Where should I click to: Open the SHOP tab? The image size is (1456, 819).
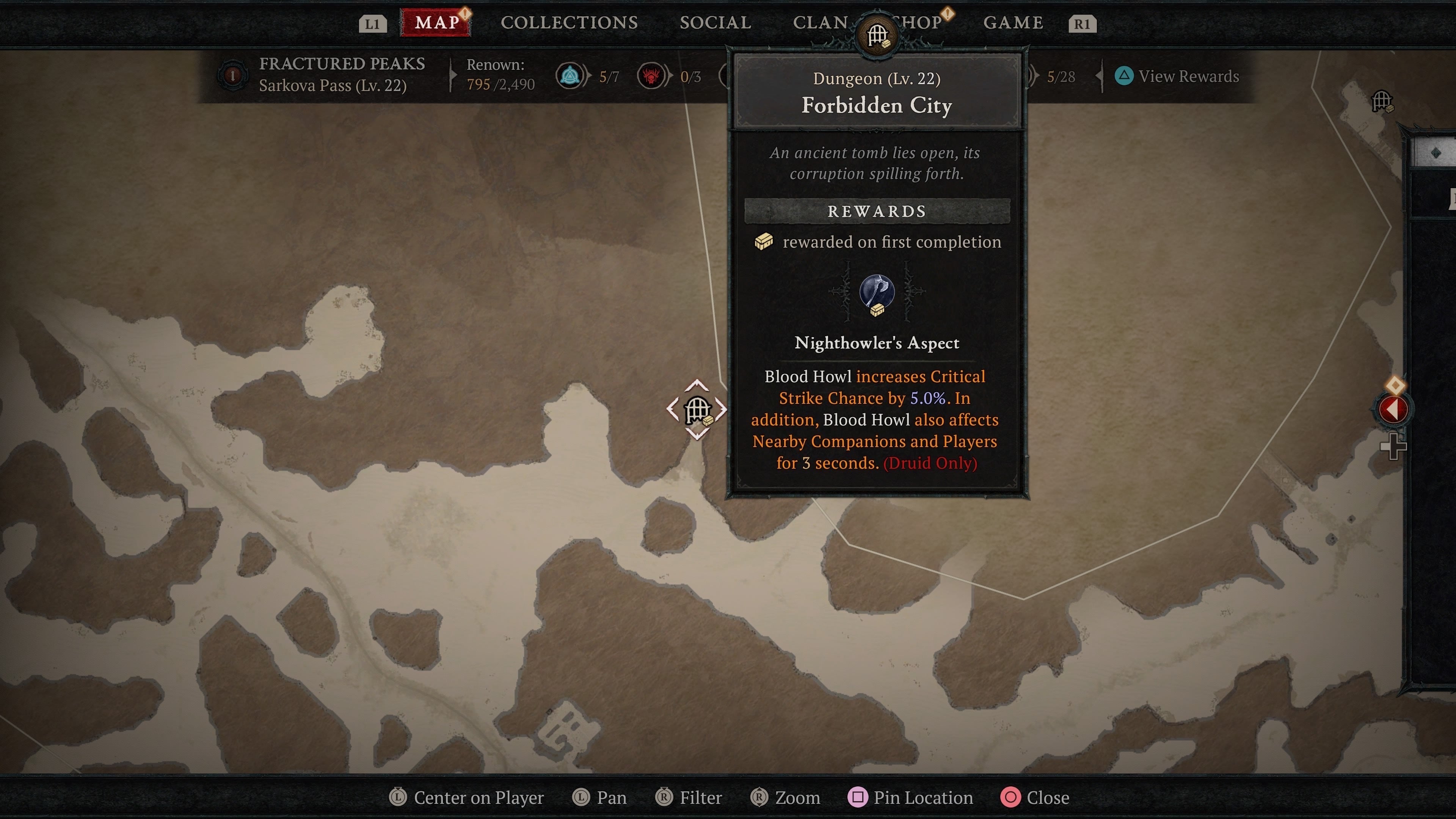[920, 23]
